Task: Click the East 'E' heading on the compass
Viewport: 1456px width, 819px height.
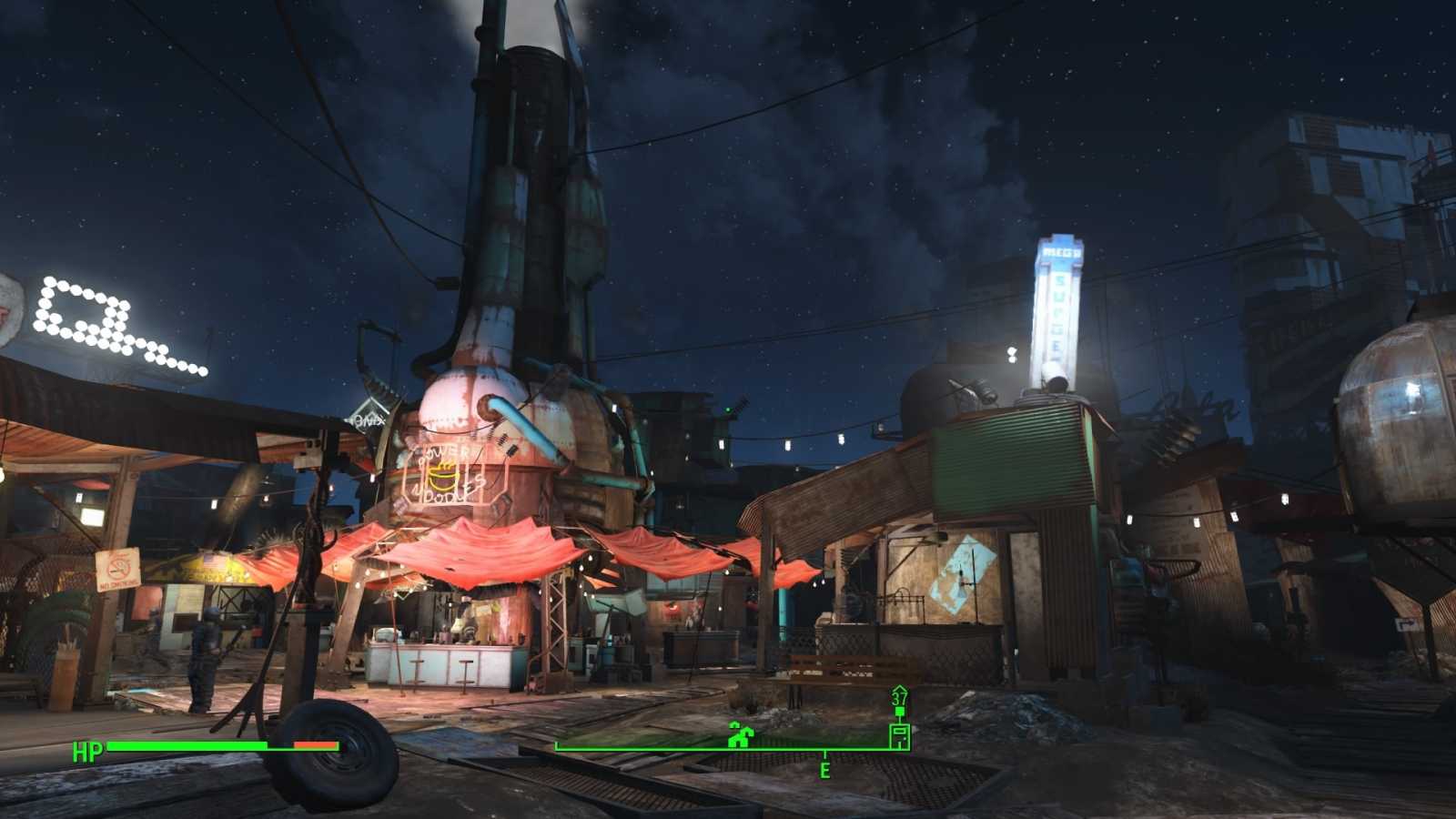Action: click(824, 771)
